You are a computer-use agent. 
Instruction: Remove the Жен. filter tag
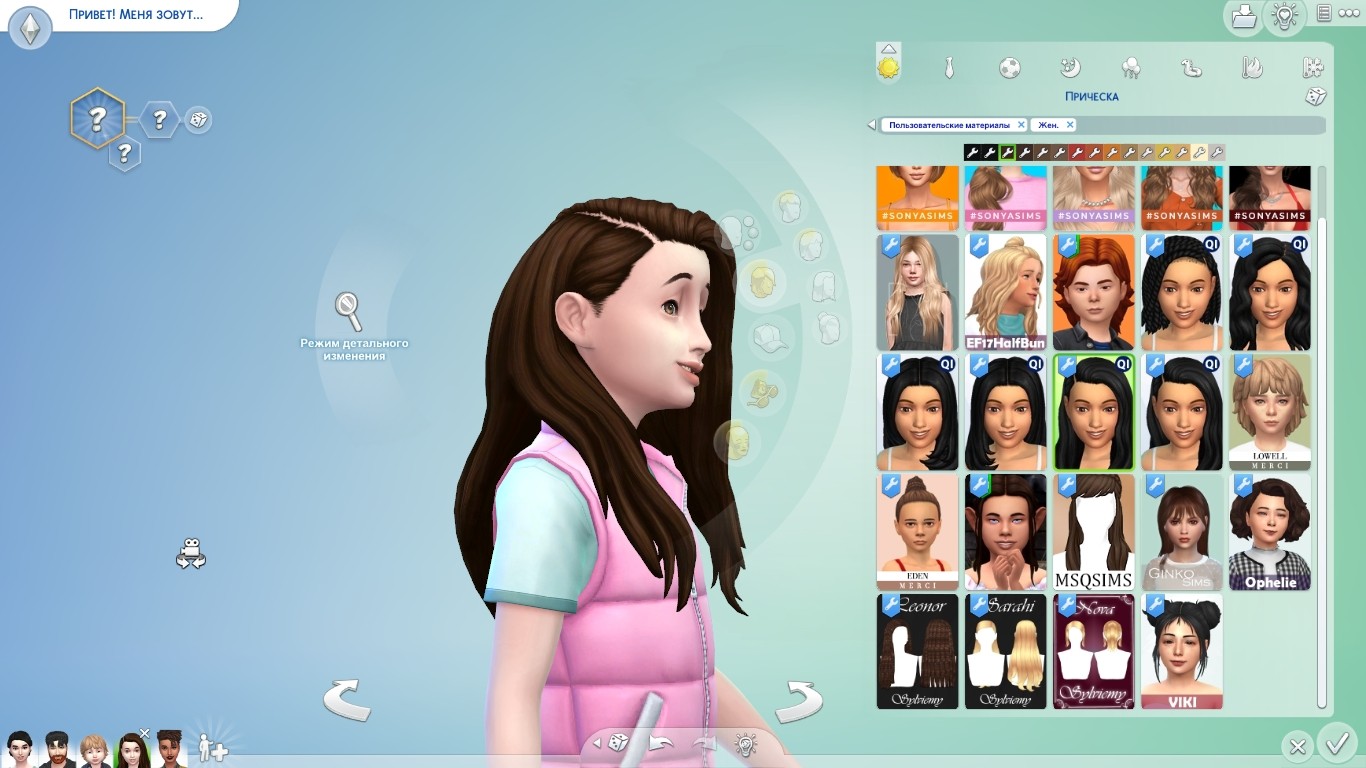point(1069,125)
